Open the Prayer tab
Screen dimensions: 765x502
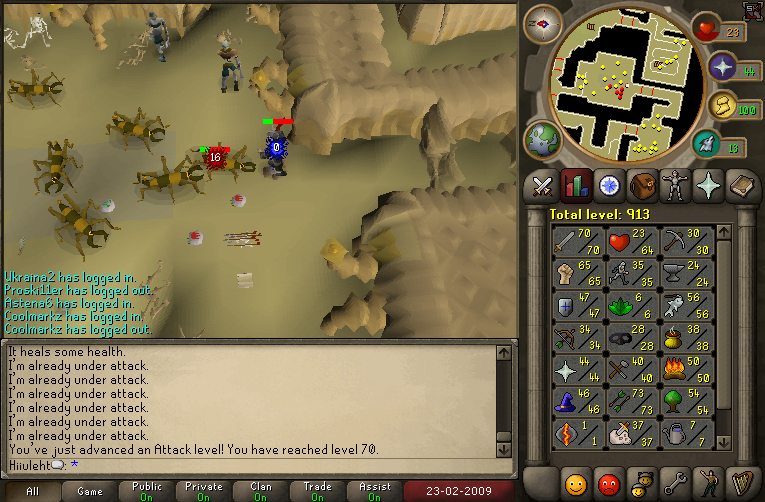click(x=709, y=186)
